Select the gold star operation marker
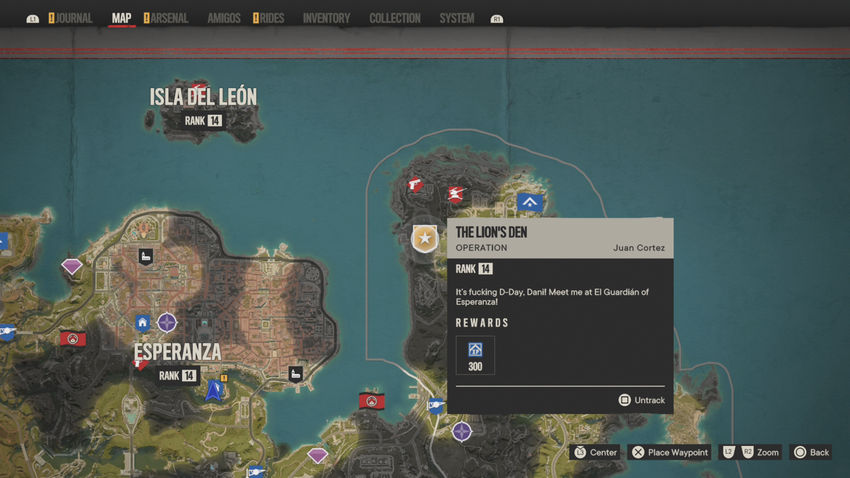Image resolution: width=850 pixels, height=478 pixels. point(425,238)
